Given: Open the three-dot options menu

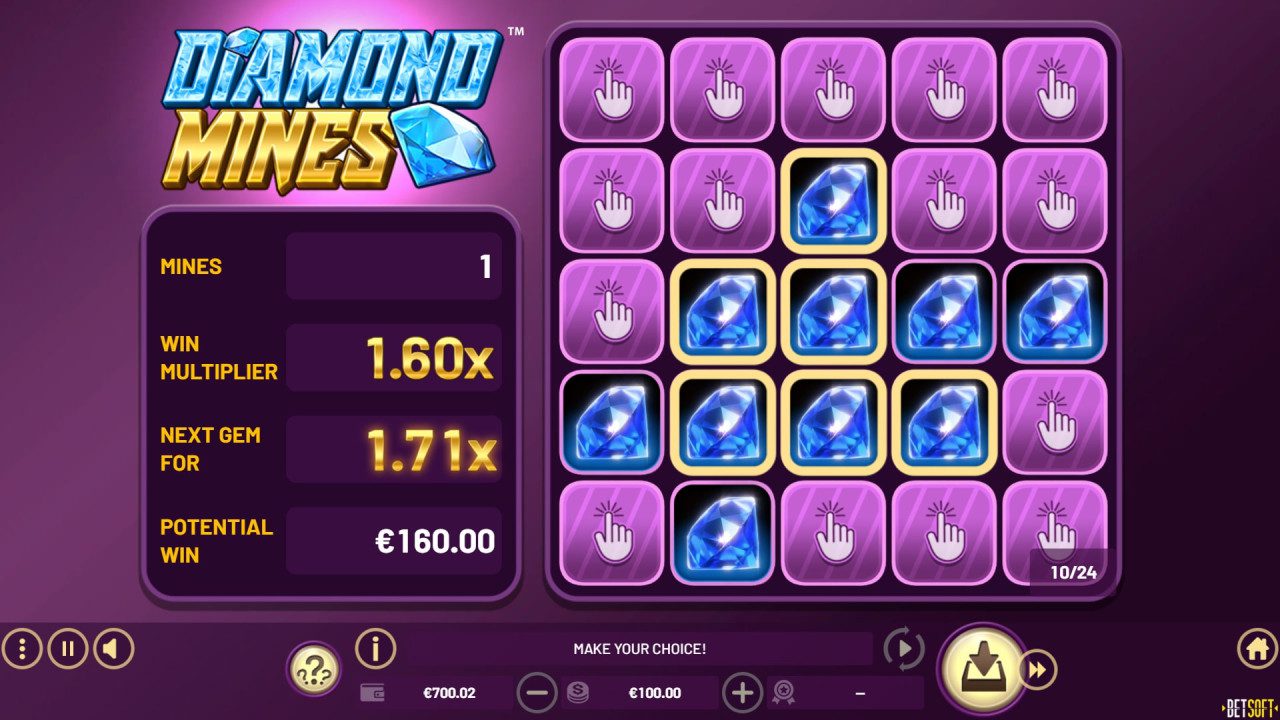Looking at the screenshot, I should (22, 648).
